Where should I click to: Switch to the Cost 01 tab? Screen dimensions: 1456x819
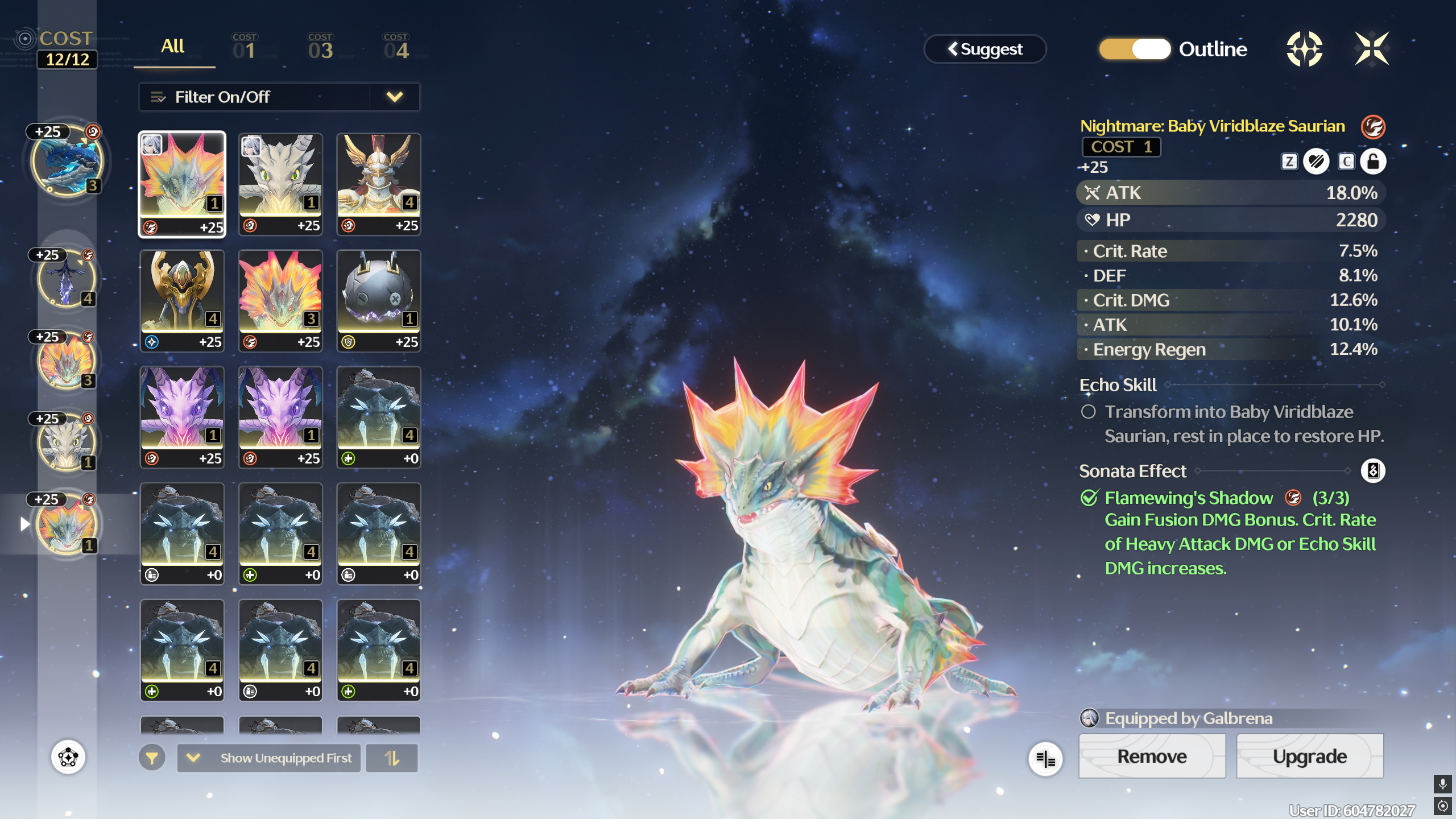pos(245,48)
